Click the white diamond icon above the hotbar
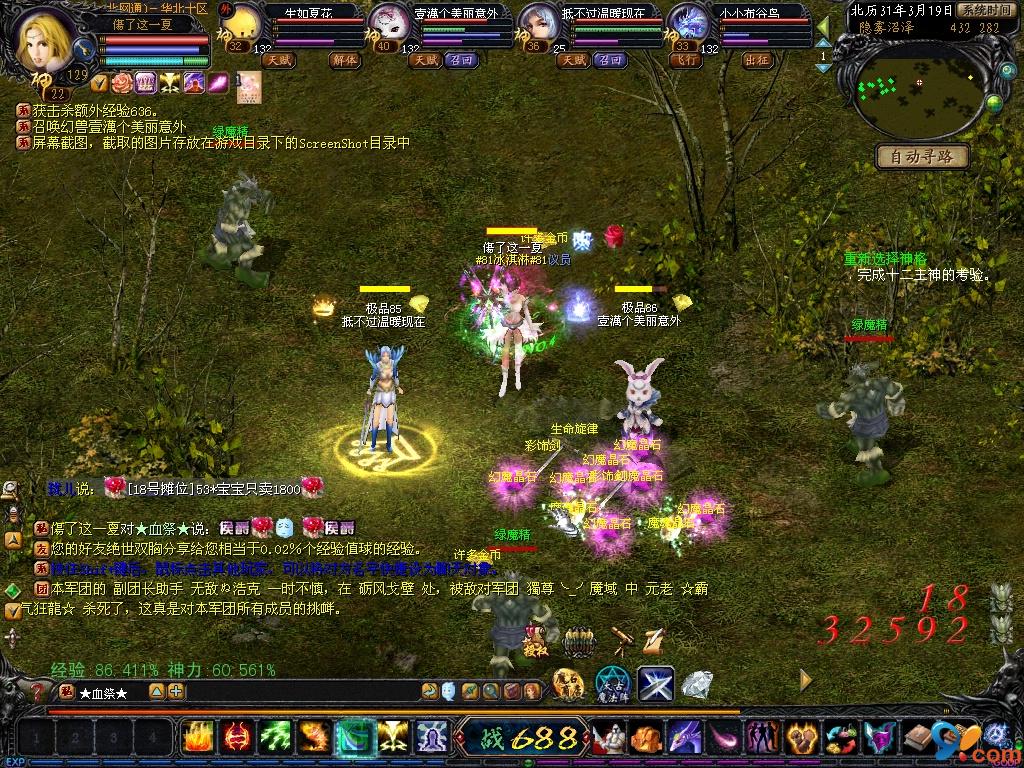Image resolution: width=1024 pixels, height=768 pixels. pos(697,684)
